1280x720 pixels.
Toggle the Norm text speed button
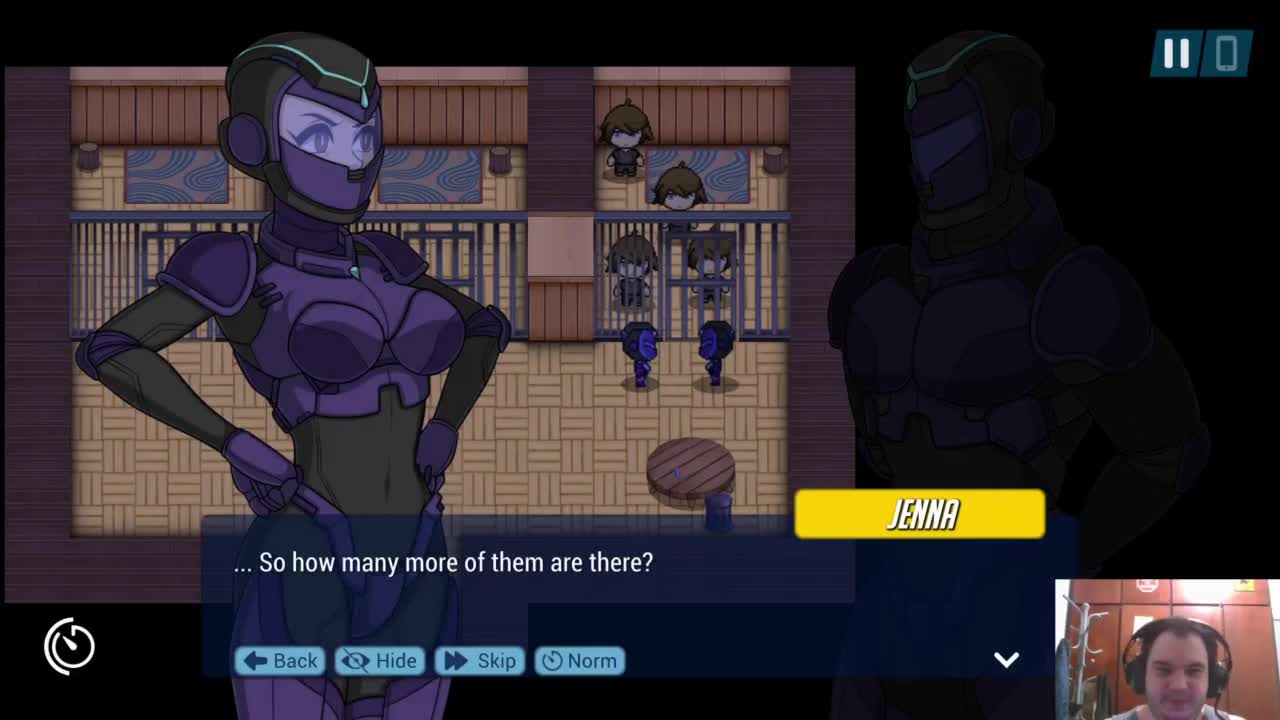[x=580, y=661]
